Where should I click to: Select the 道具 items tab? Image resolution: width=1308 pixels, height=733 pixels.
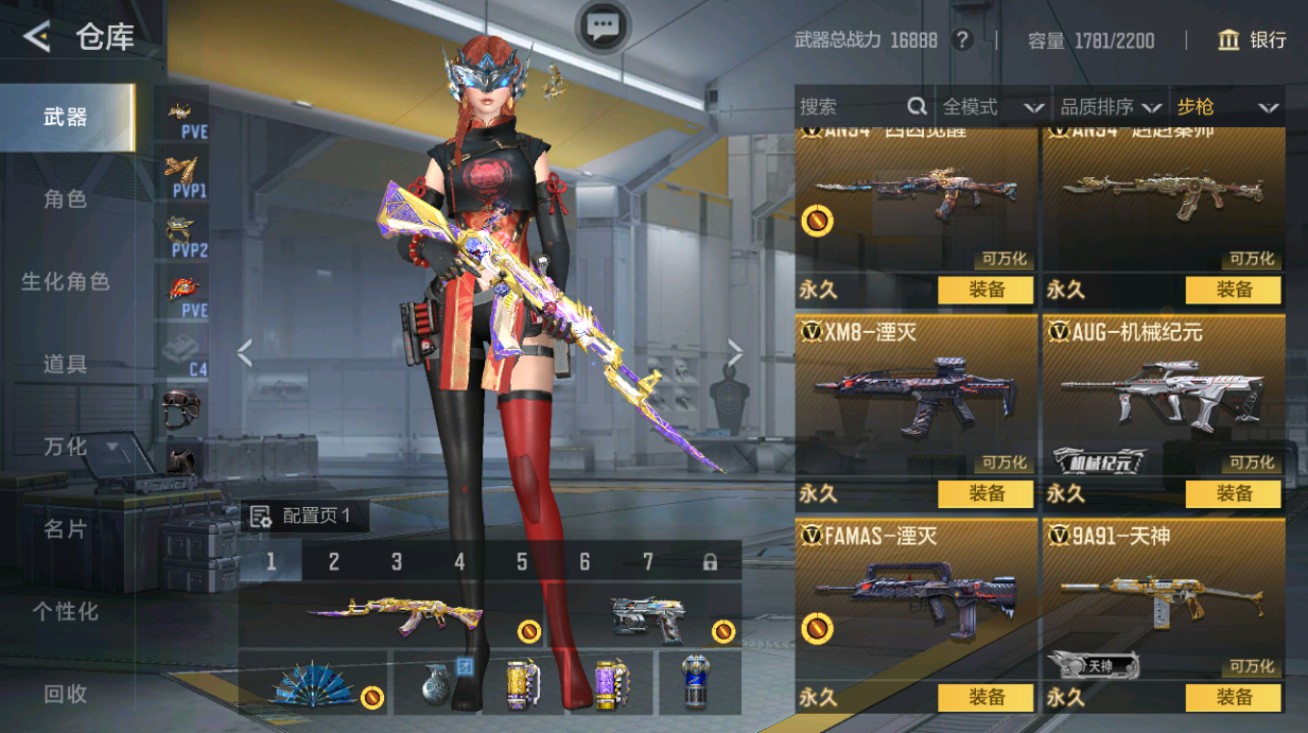(66, 364)
